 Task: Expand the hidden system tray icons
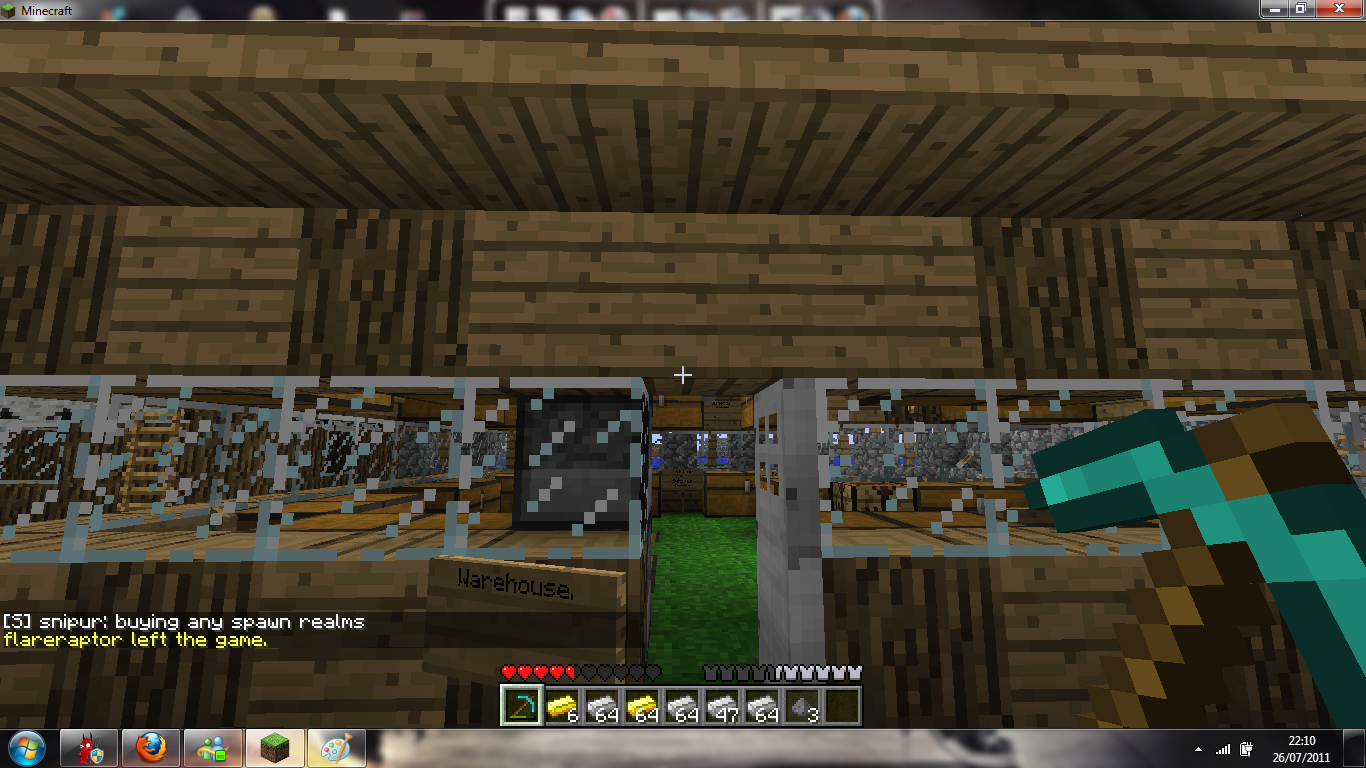[1197, 751]
